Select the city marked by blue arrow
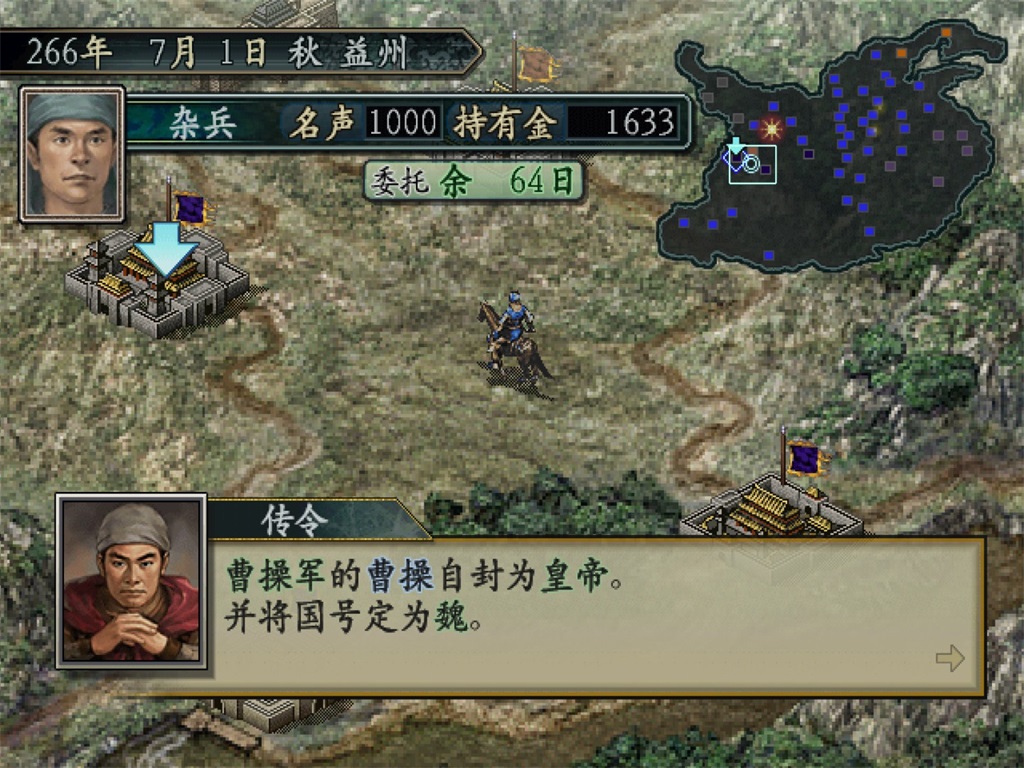The image size is (1024, 768). [160, 285]
